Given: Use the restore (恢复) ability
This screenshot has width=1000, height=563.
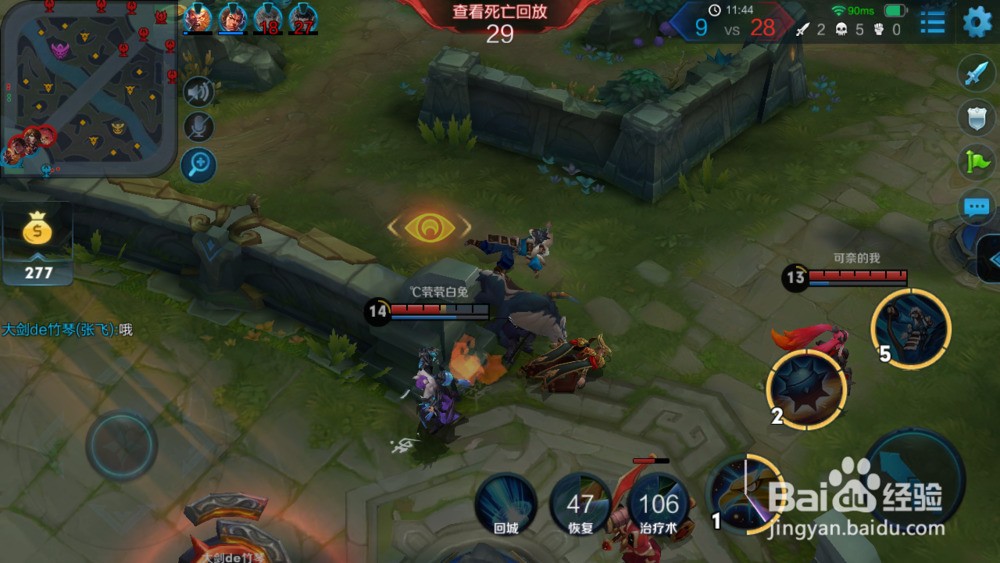Looking at the screenshot, I should tap(580, 505).
